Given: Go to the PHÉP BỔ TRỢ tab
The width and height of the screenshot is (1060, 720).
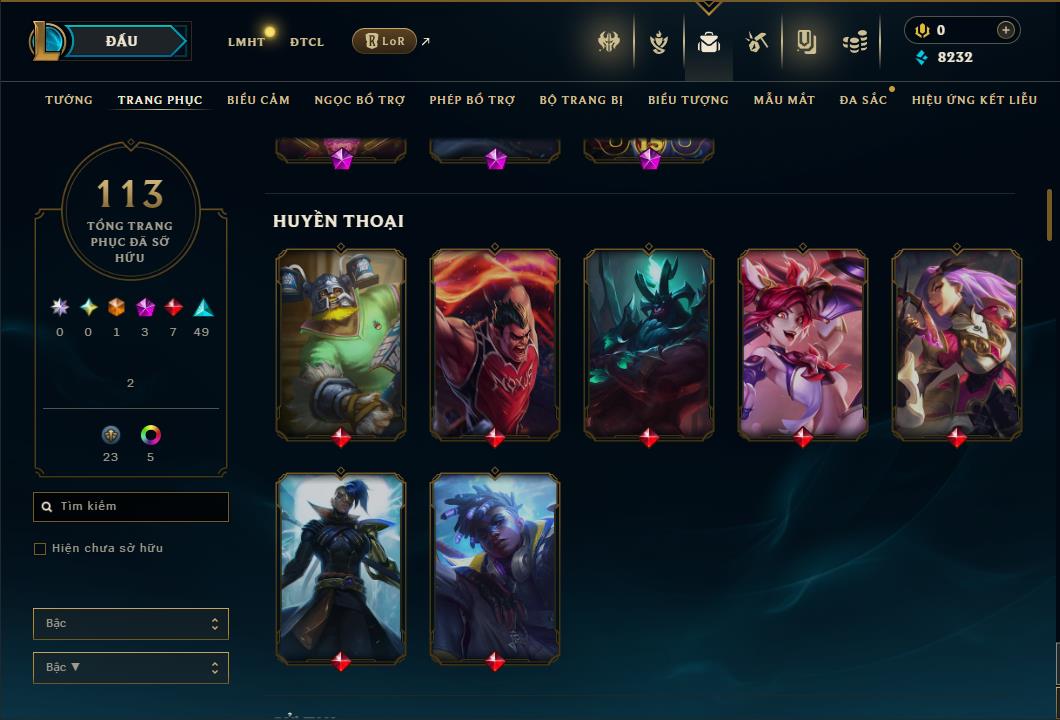Looking at the screenshot, I should click(x=472, y=100).
